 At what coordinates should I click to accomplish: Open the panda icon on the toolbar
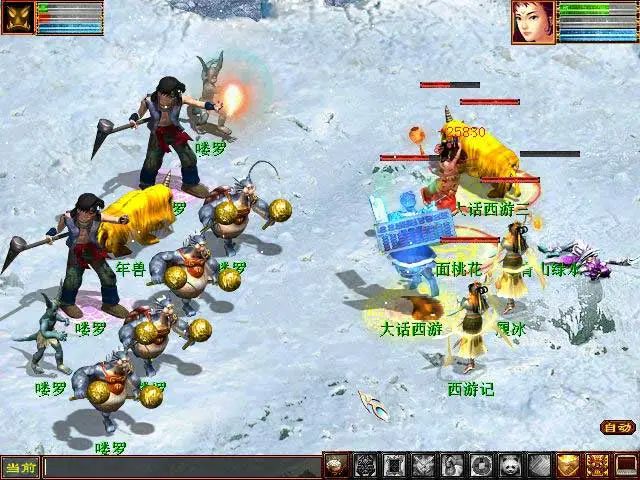tap(510, 465)
